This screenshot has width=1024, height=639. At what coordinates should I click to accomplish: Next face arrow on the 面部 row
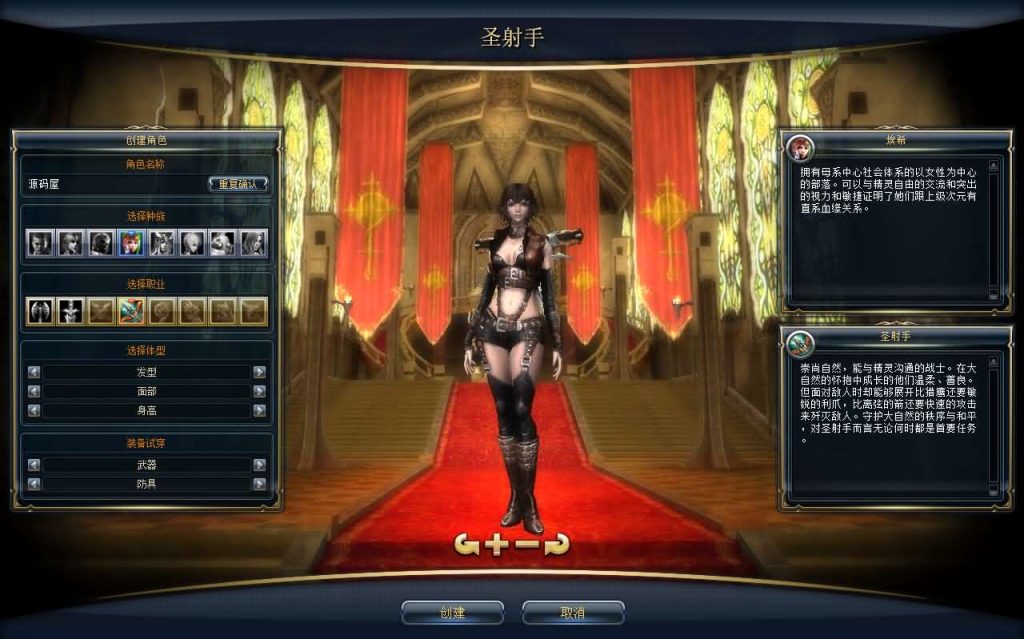[259, 391]
